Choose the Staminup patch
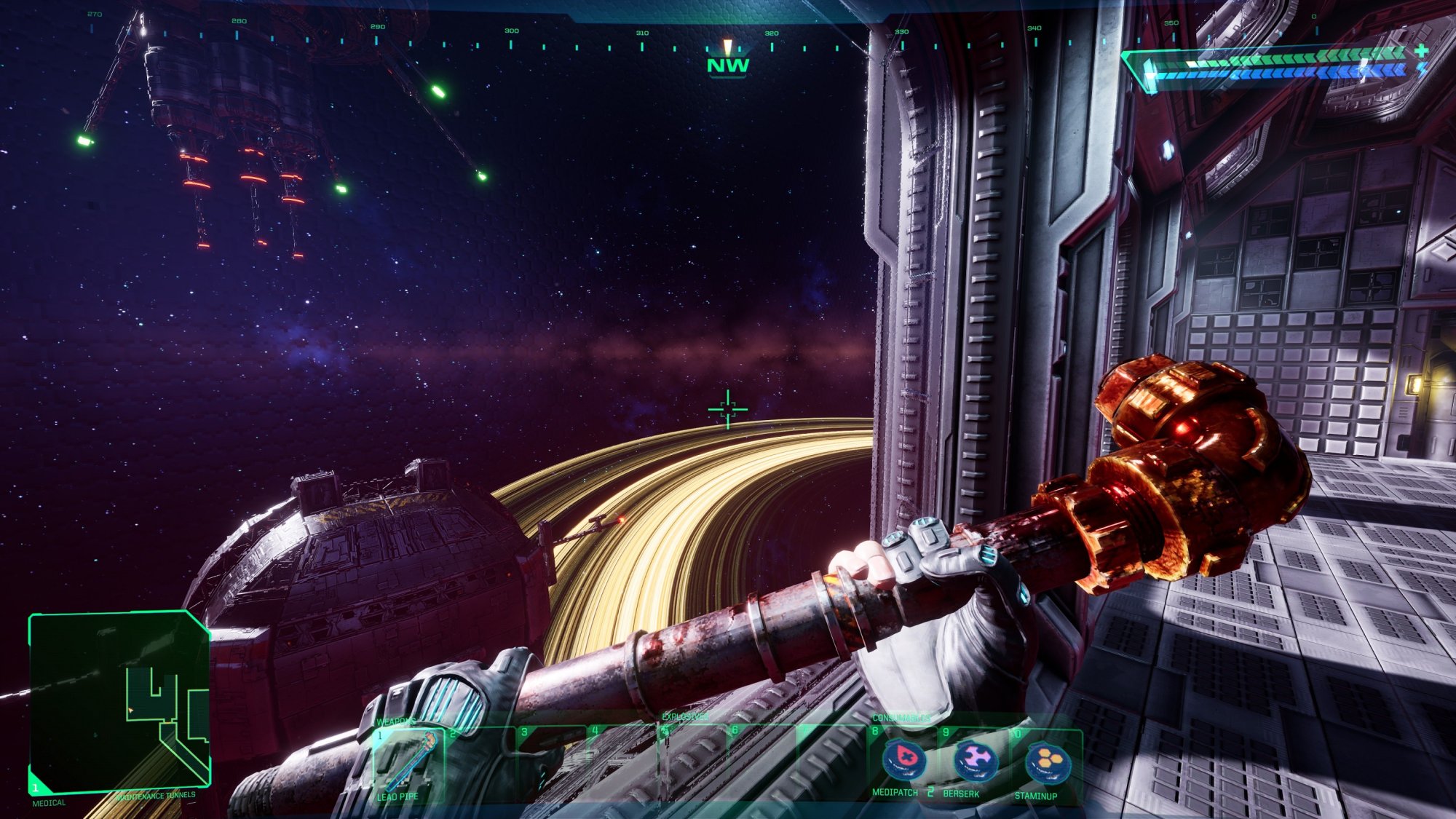The height and width of the screenshot is (819, 1456). click(x=1047, y=762)
